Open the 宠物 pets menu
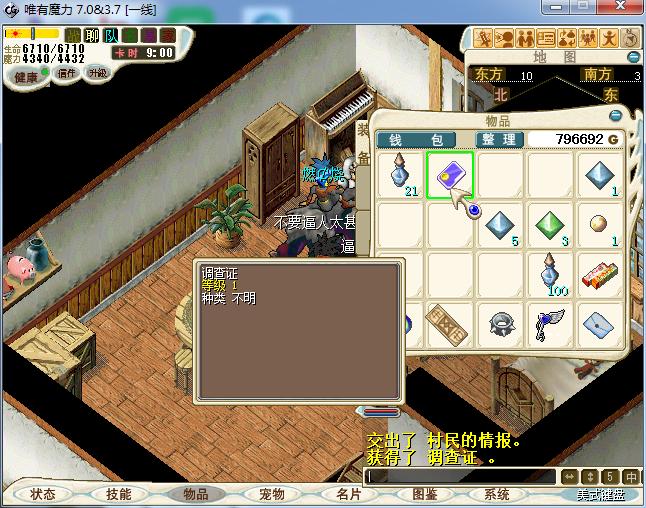This screenshot has width=646, height=508. point(271,494)
